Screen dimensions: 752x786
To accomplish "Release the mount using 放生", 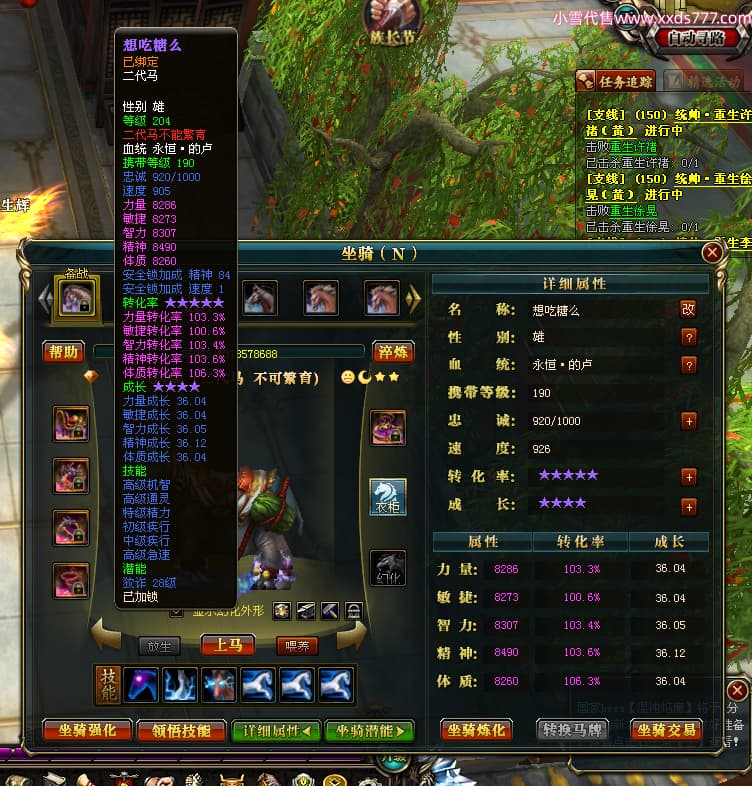I will tap(161, 646).
